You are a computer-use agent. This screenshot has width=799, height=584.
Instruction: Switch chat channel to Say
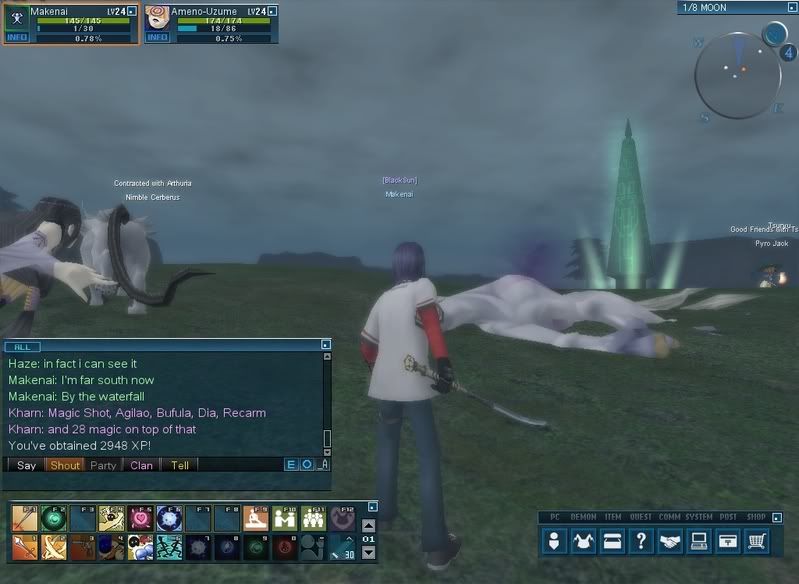point(27,465)
